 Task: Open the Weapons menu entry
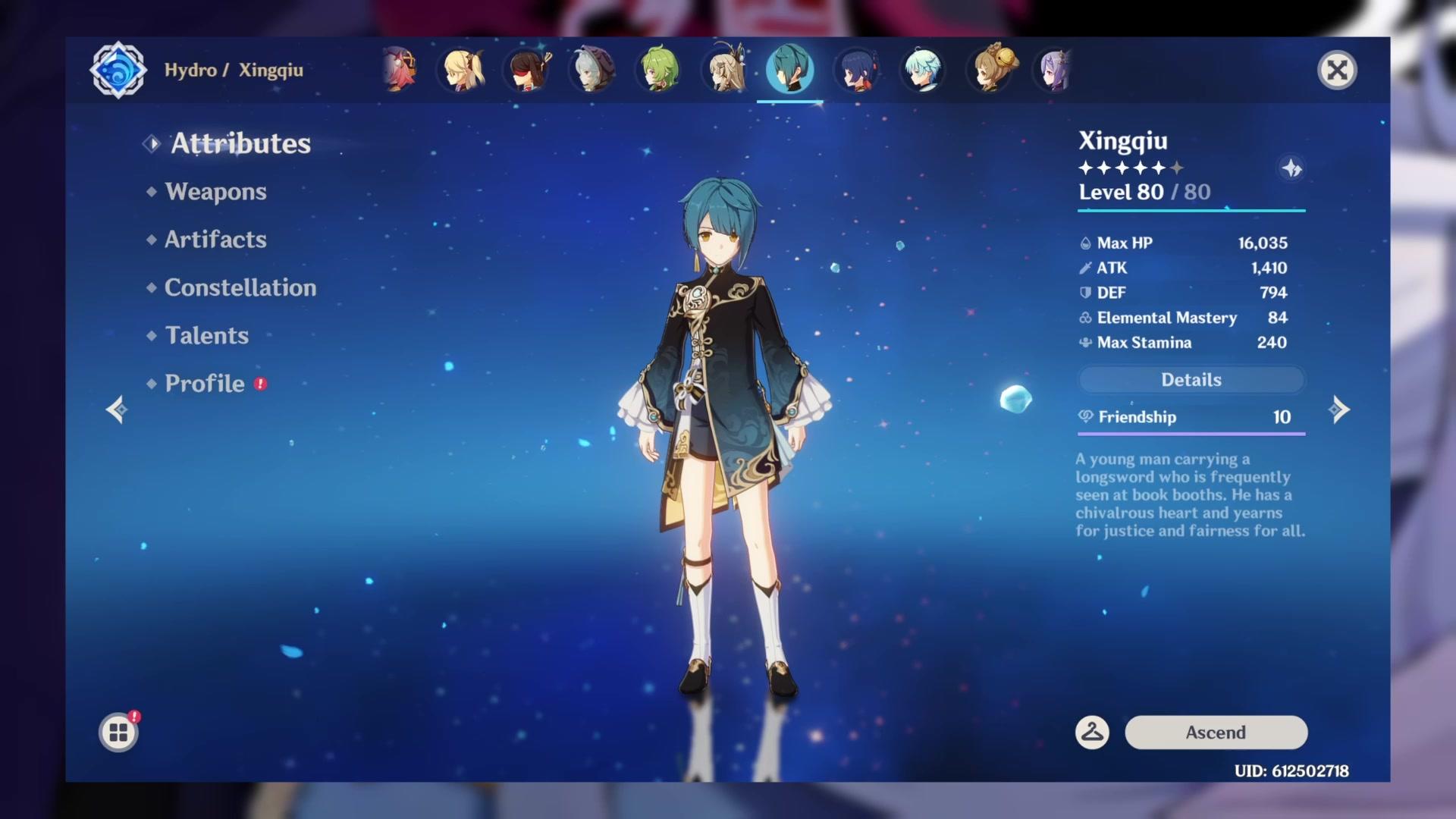click(x=215, y=192)
